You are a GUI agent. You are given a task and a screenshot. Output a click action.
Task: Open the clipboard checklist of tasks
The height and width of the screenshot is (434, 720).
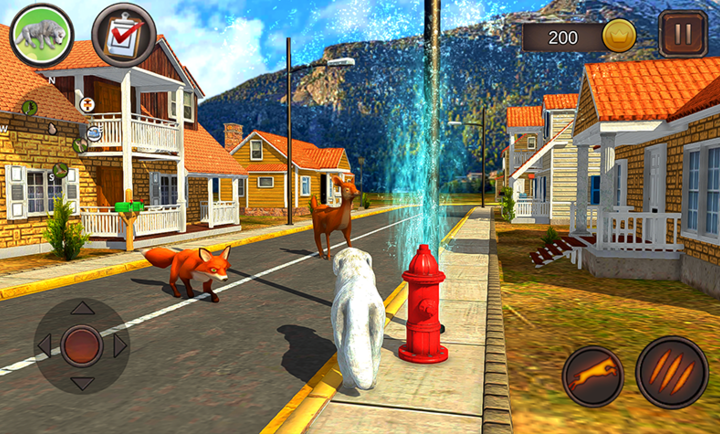point(123,34)
